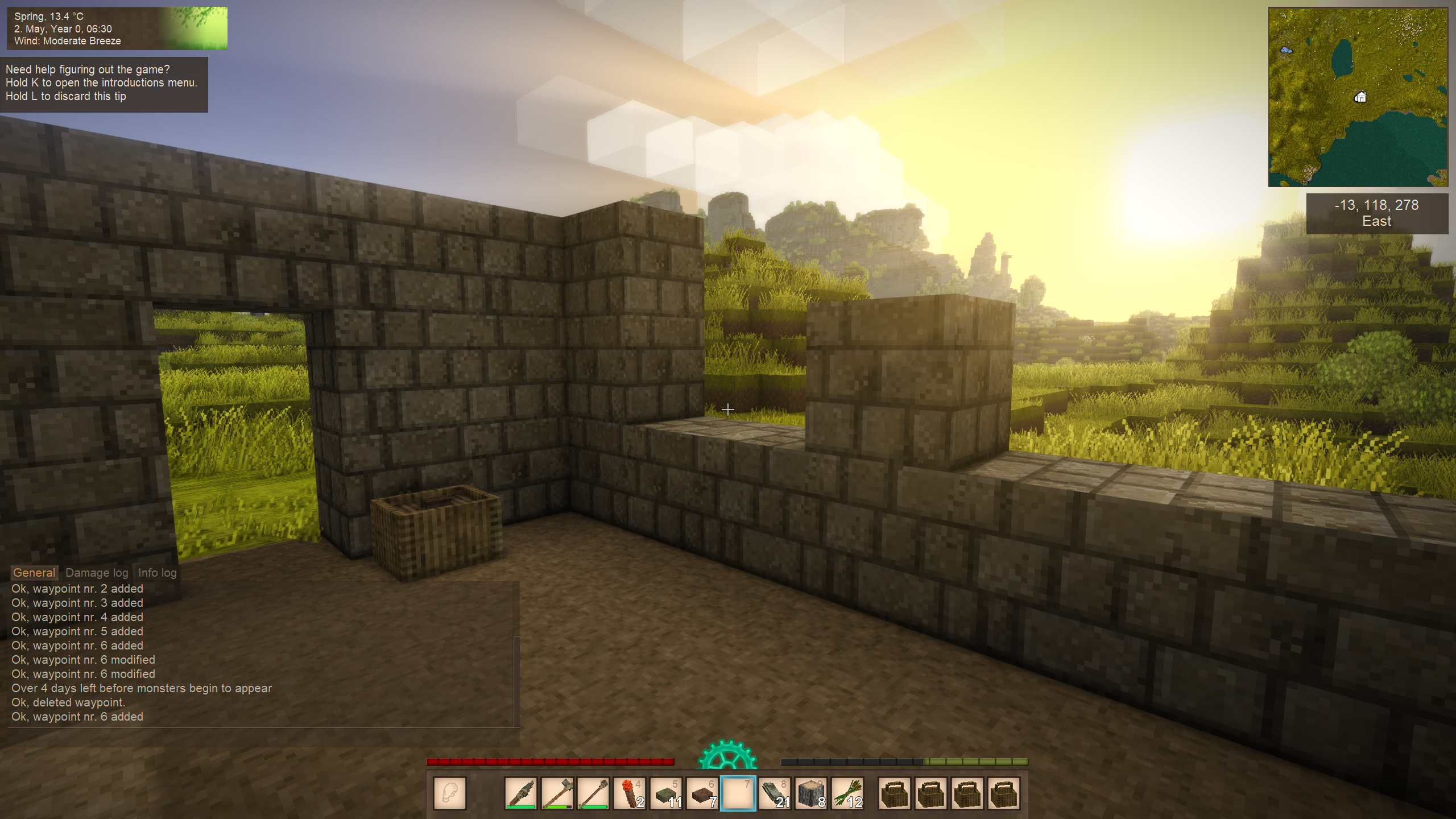Viewport: 1456px width, 819px height.
Task: Click the off-hand slot with hand outline
Action: click(450, 793)
